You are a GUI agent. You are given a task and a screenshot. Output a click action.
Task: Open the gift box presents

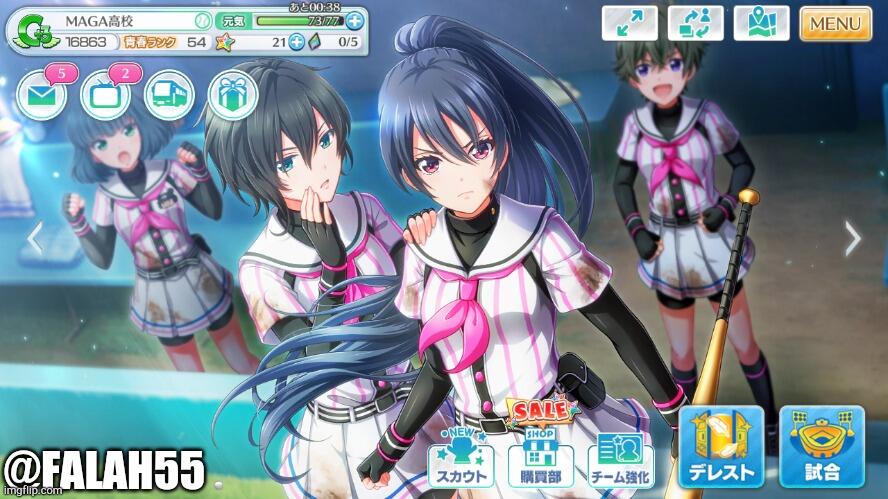pos(233,95)
